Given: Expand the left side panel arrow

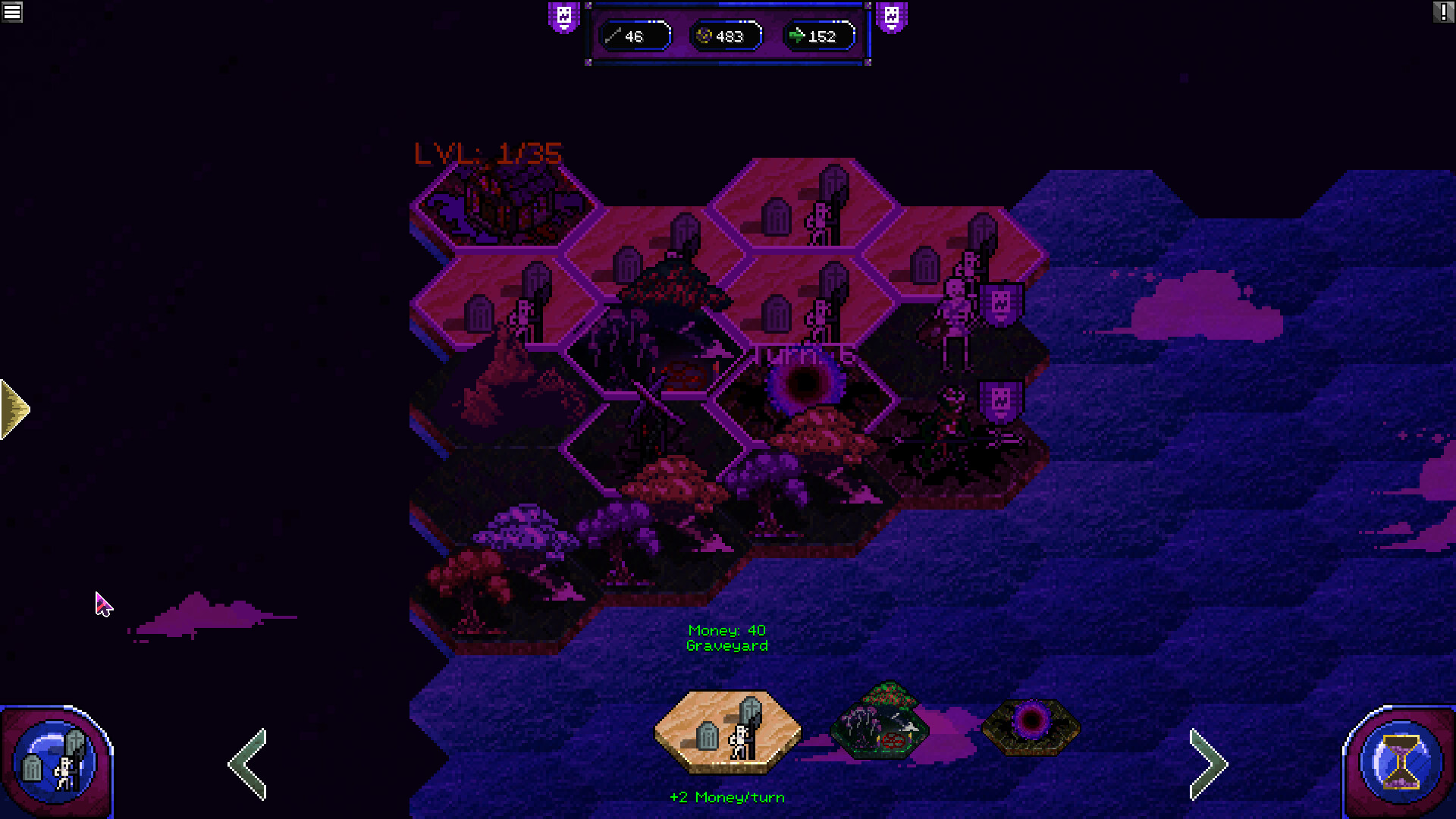Looking at the screenshot, I should [15, 409].
